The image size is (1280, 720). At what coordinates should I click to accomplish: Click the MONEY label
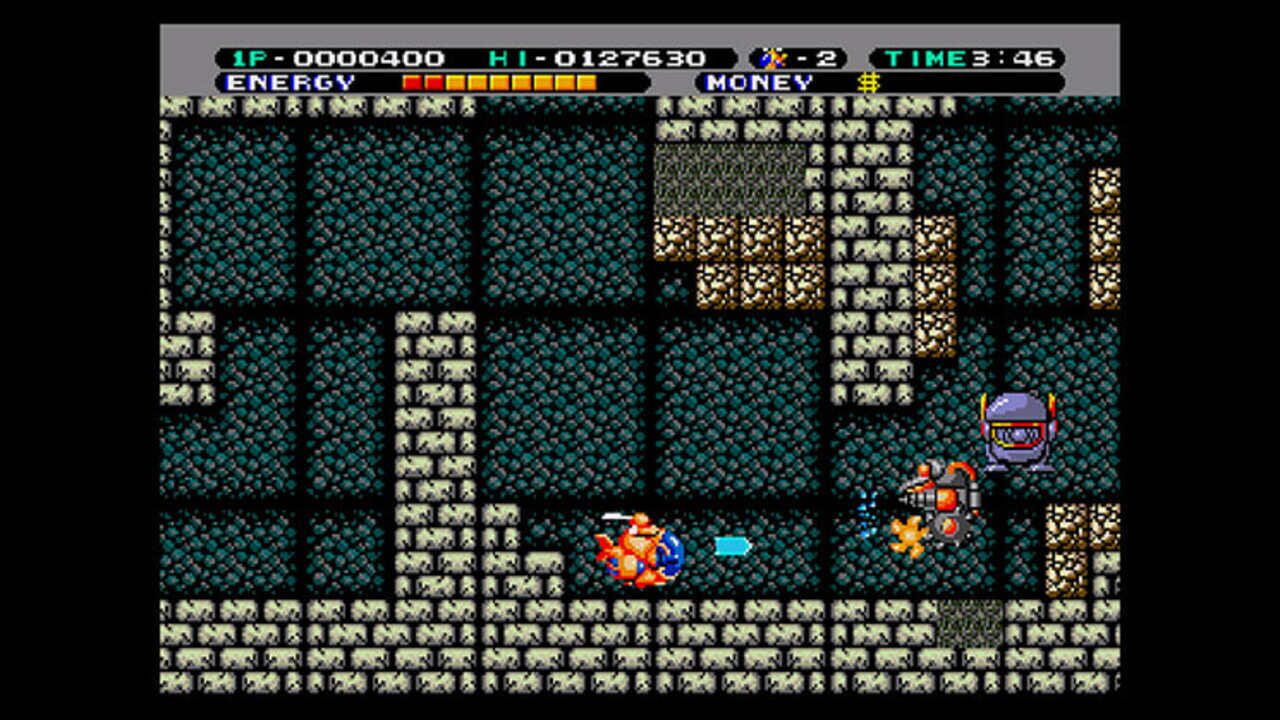(x=760, y=82)
